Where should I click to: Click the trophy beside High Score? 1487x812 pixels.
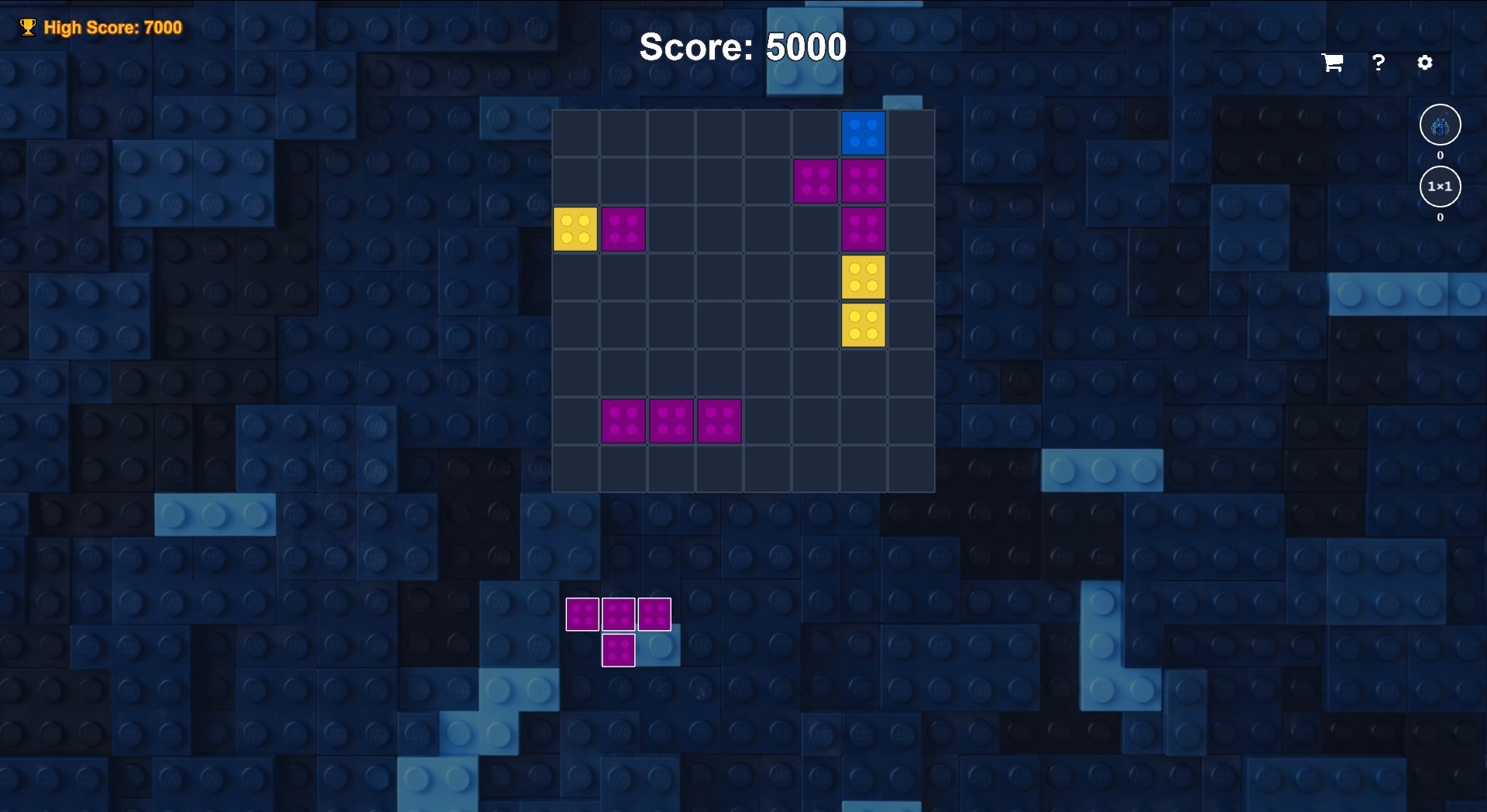tap(28, 26)
